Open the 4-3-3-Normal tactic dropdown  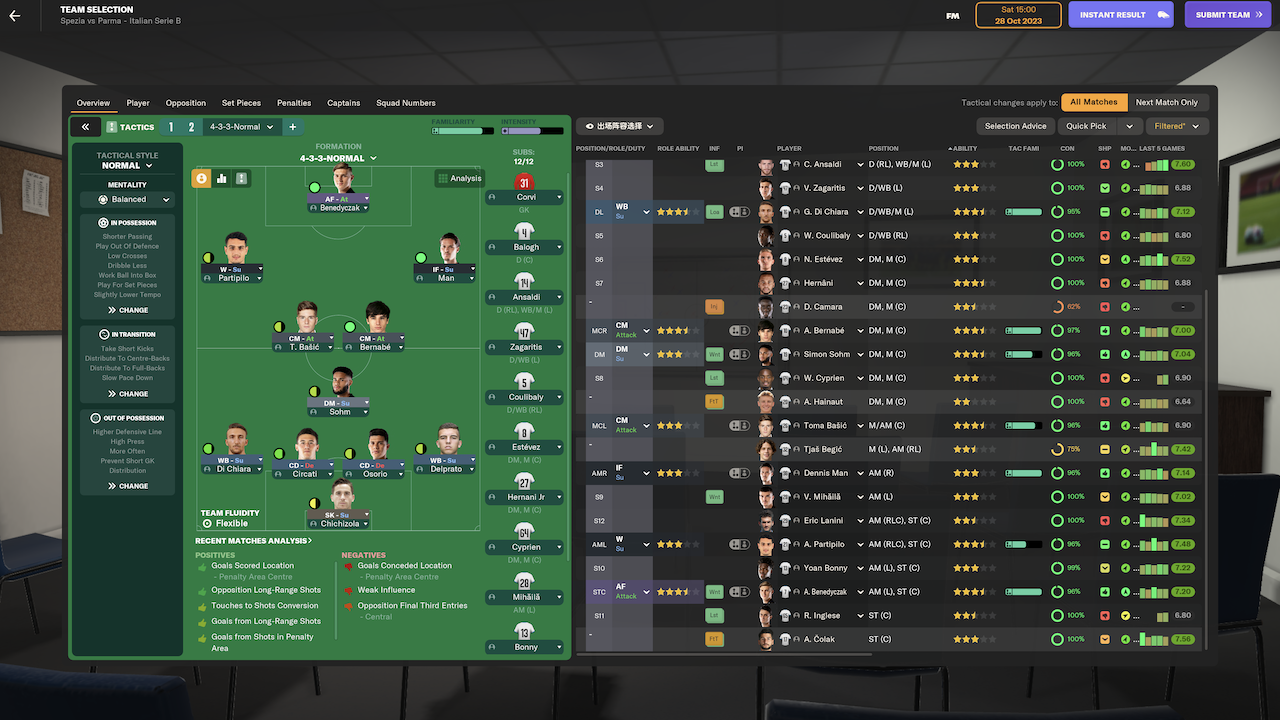(240, 127)
